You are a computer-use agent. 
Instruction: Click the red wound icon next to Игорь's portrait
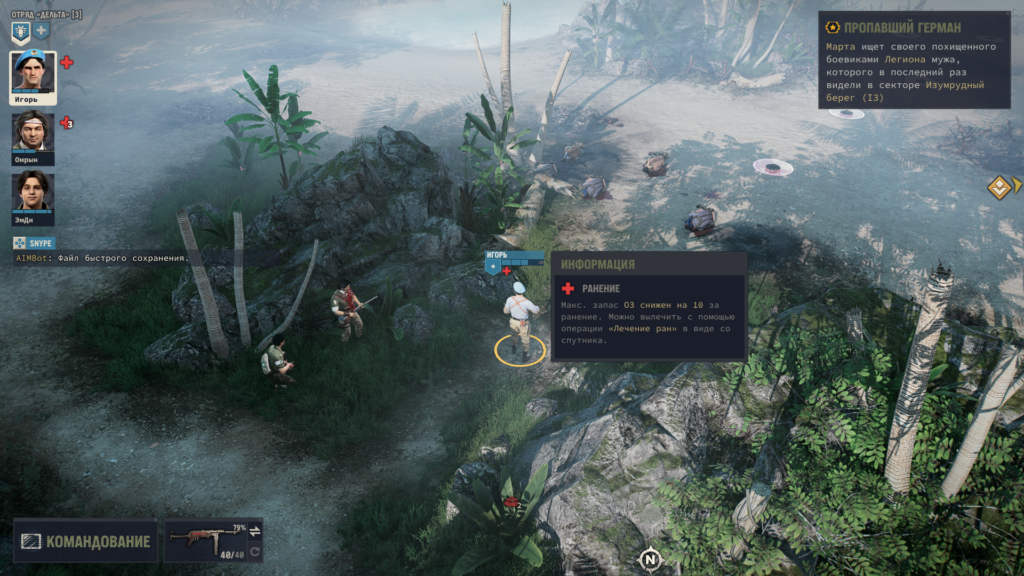point(67,62)
